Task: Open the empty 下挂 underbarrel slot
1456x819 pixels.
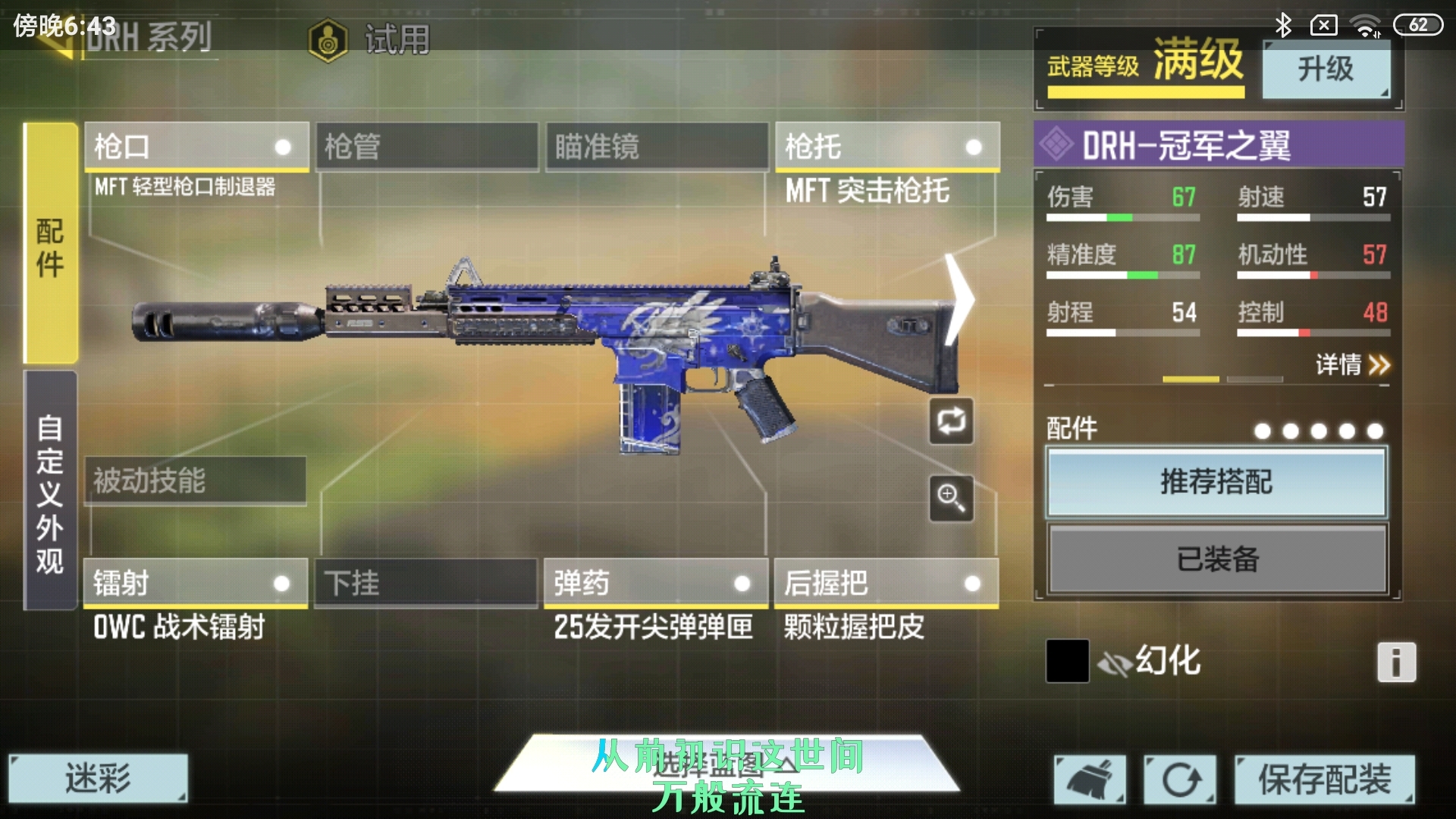Action: [x=425, y=583]
